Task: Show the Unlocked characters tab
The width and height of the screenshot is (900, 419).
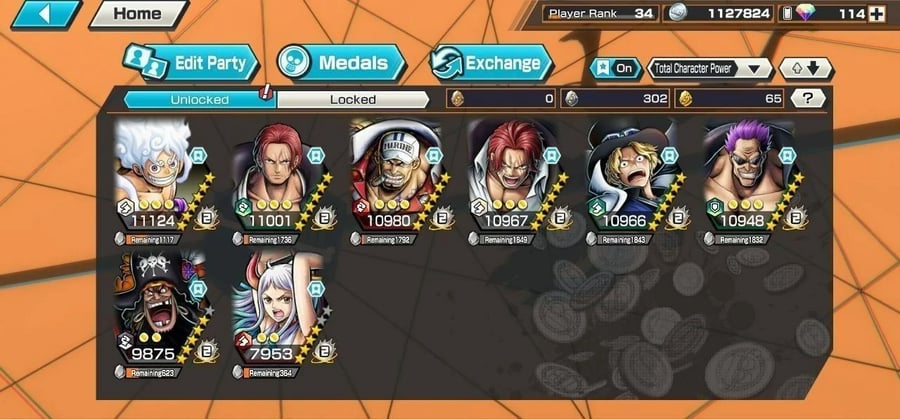Action: [199, 99]
